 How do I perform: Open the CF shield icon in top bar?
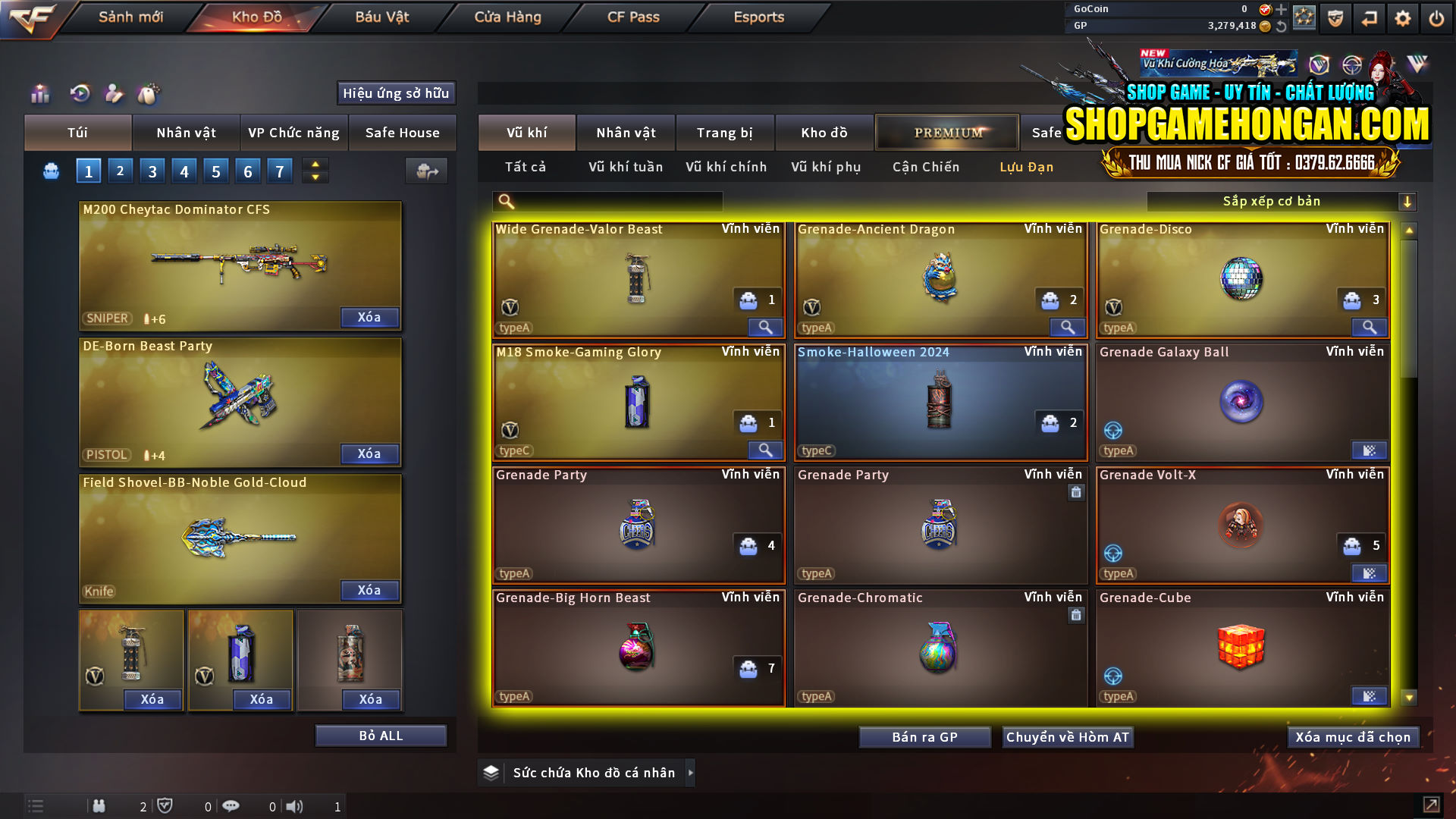(1335, 17)
